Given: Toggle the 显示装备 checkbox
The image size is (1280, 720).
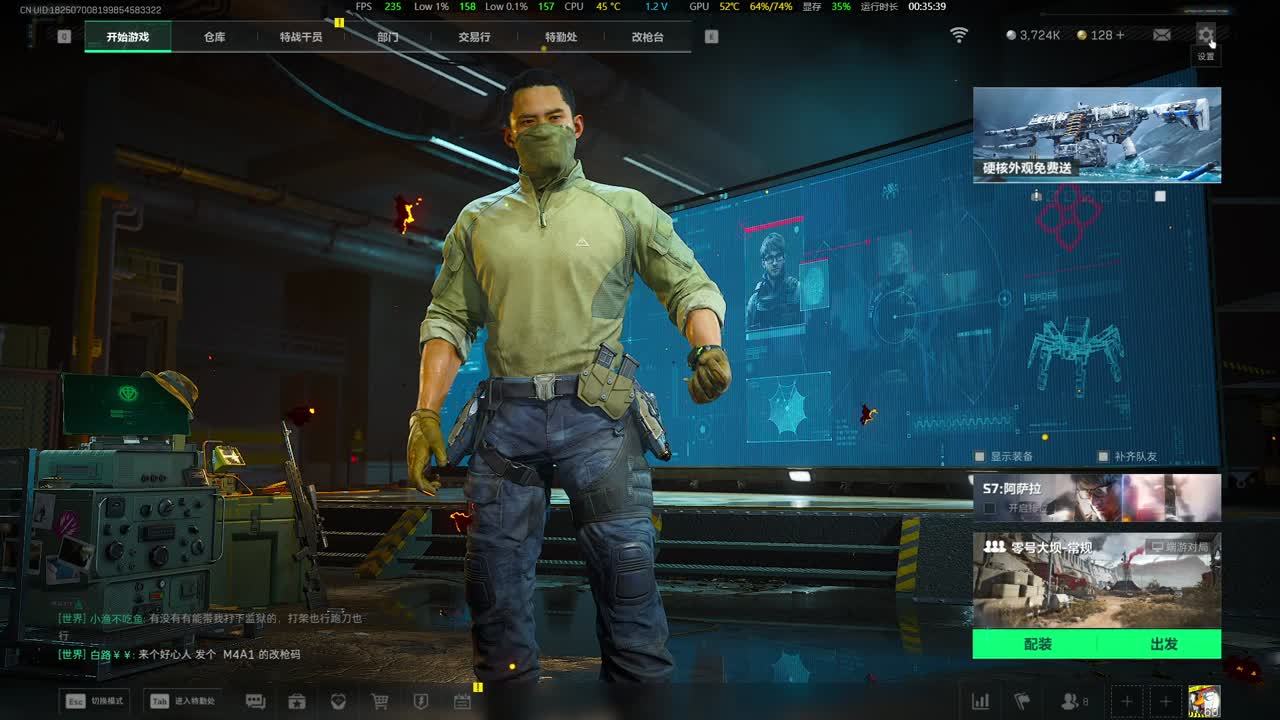Looking at the screenshot, I should pos(980,457).
